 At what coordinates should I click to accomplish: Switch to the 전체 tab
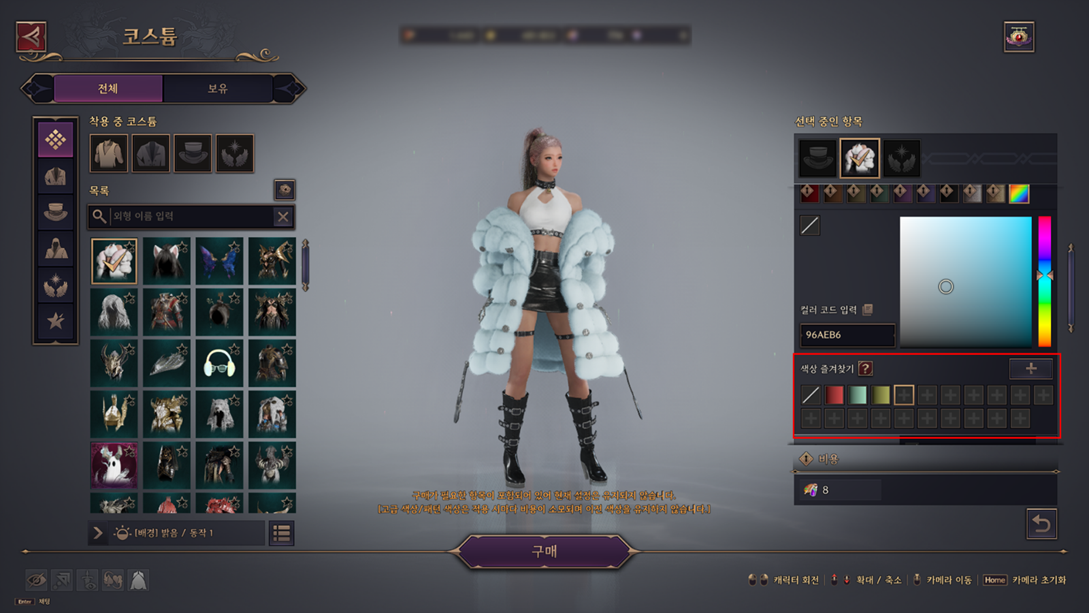108,89
